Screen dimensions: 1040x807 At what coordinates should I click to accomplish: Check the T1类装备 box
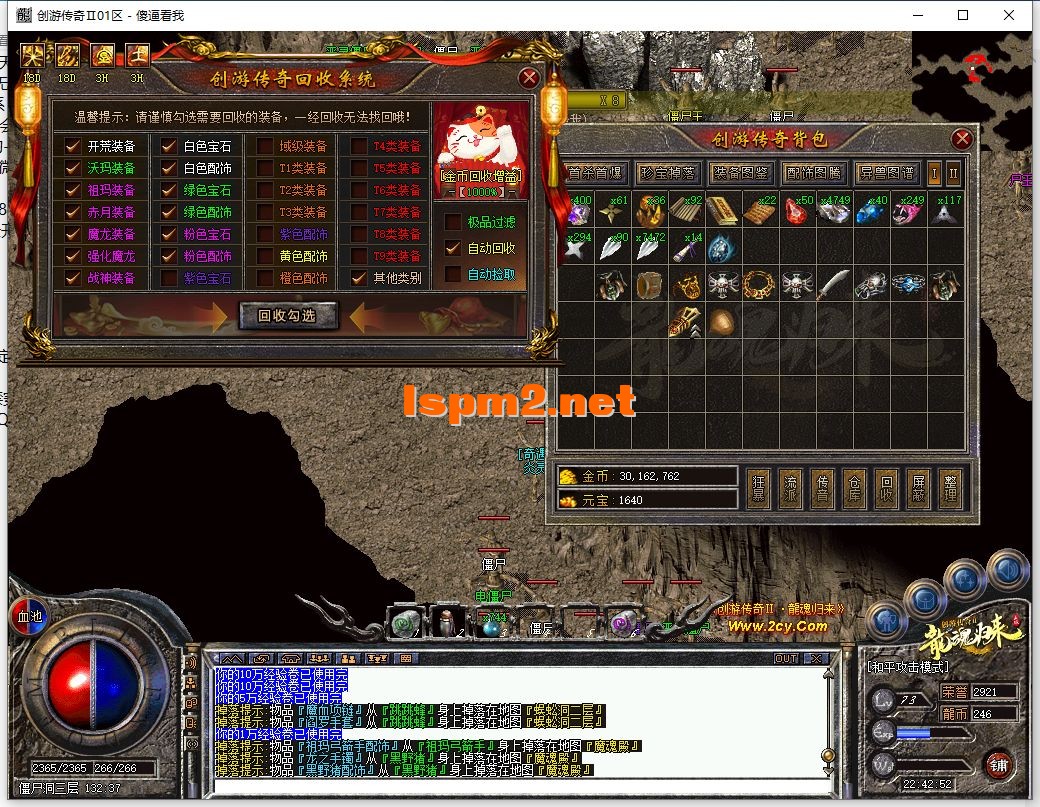coord(264,168)
